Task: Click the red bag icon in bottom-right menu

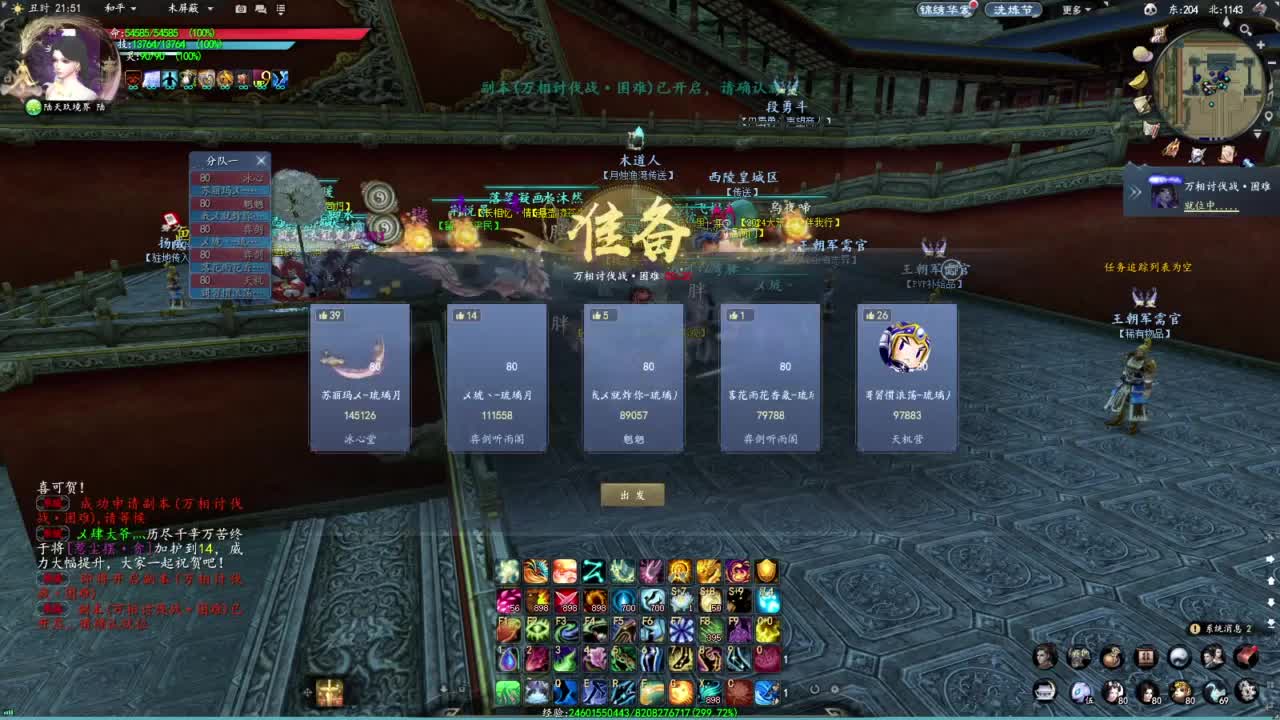Action: (x=1245, y=657)
